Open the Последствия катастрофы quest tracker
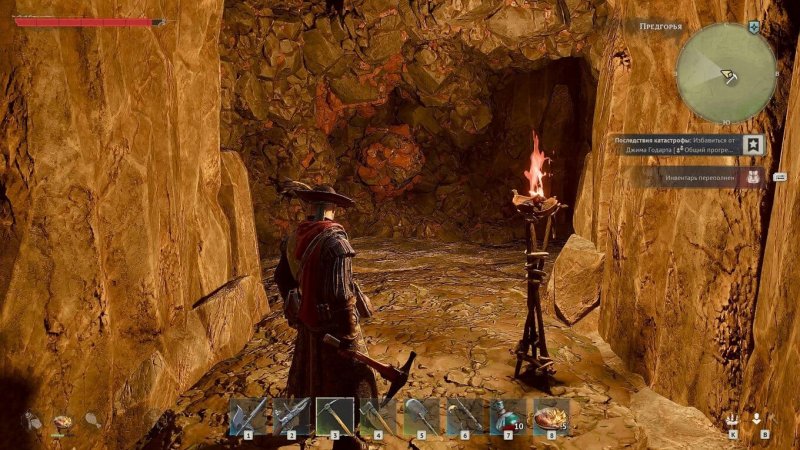 click(675, 145)
